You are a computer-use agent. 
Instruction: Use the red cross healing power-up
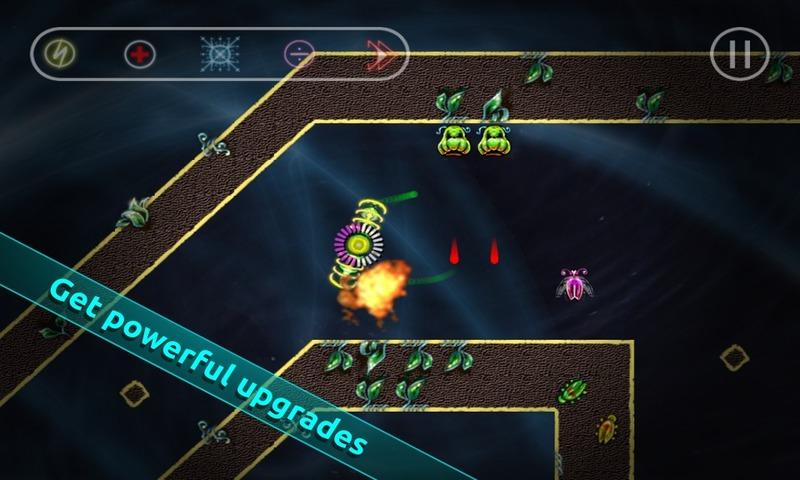pos(140,53)
